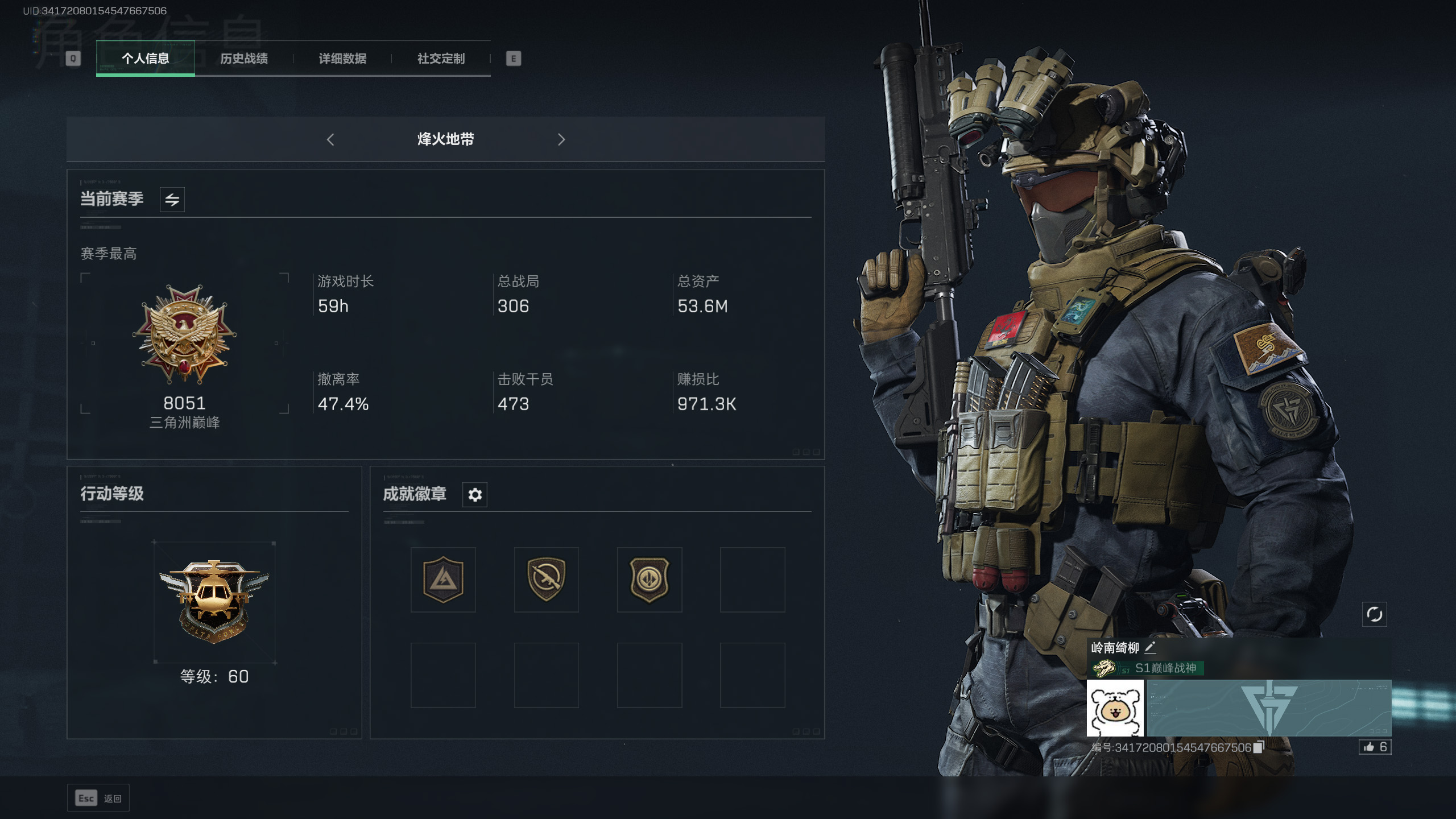Viewport: 1456px width, 819px height.
Task: Go back with the 返回 button
Action: [98, 799]
